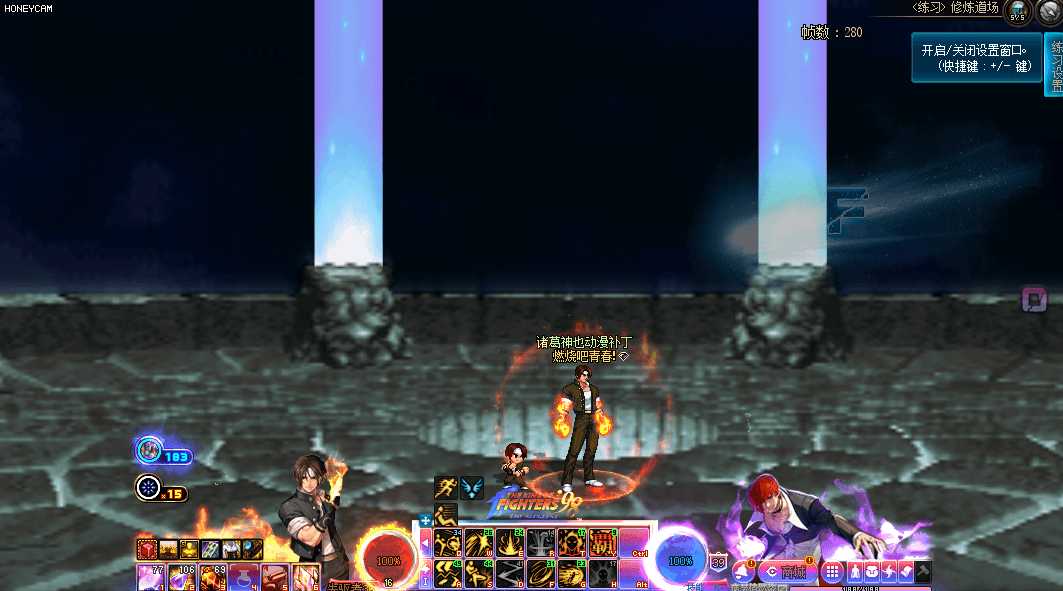Open the 商城 shop button
Screen dimensions: 1063x591
(788, 572)
